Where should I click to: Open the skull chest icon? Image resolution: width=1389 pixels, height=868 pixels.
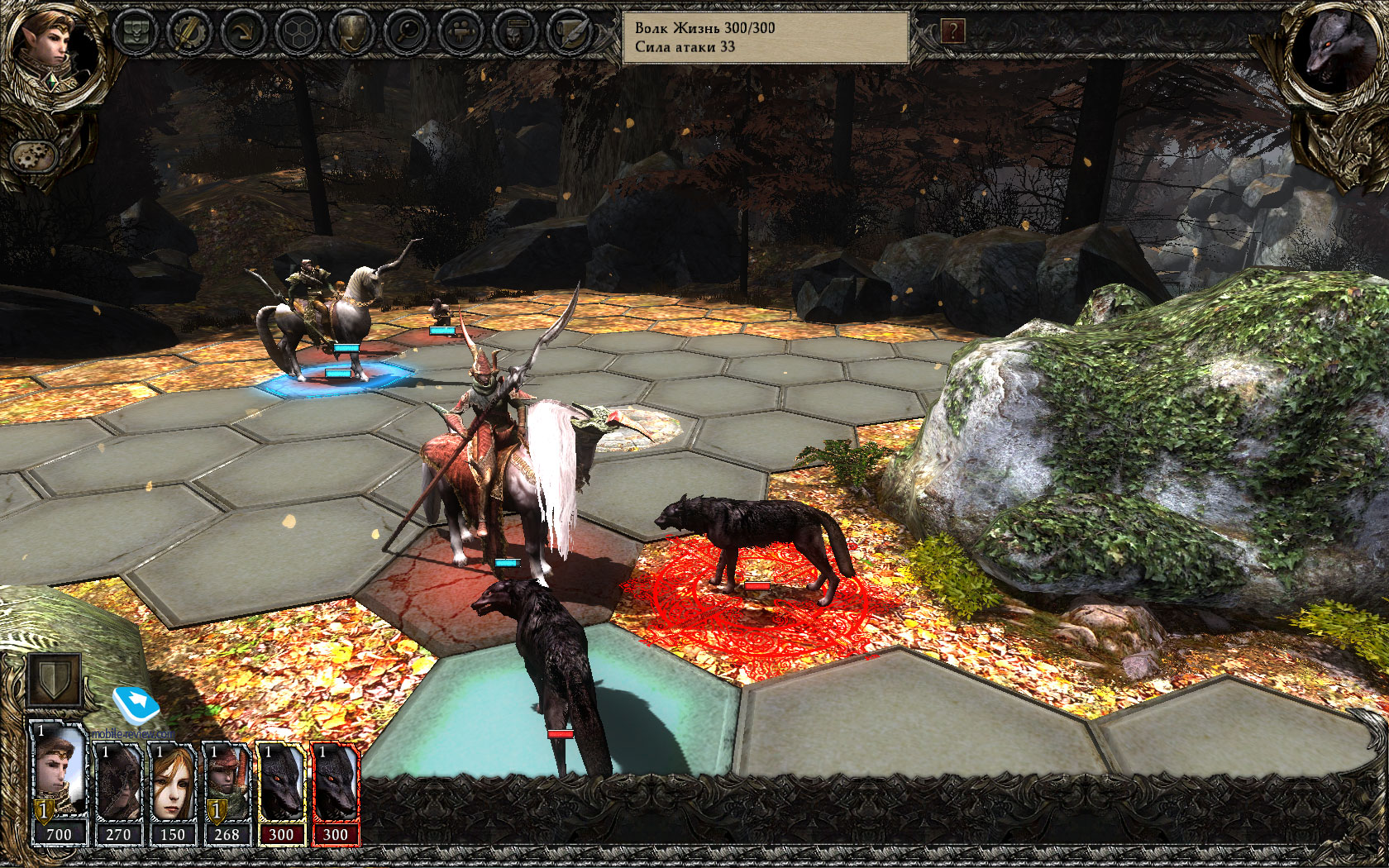136,32
